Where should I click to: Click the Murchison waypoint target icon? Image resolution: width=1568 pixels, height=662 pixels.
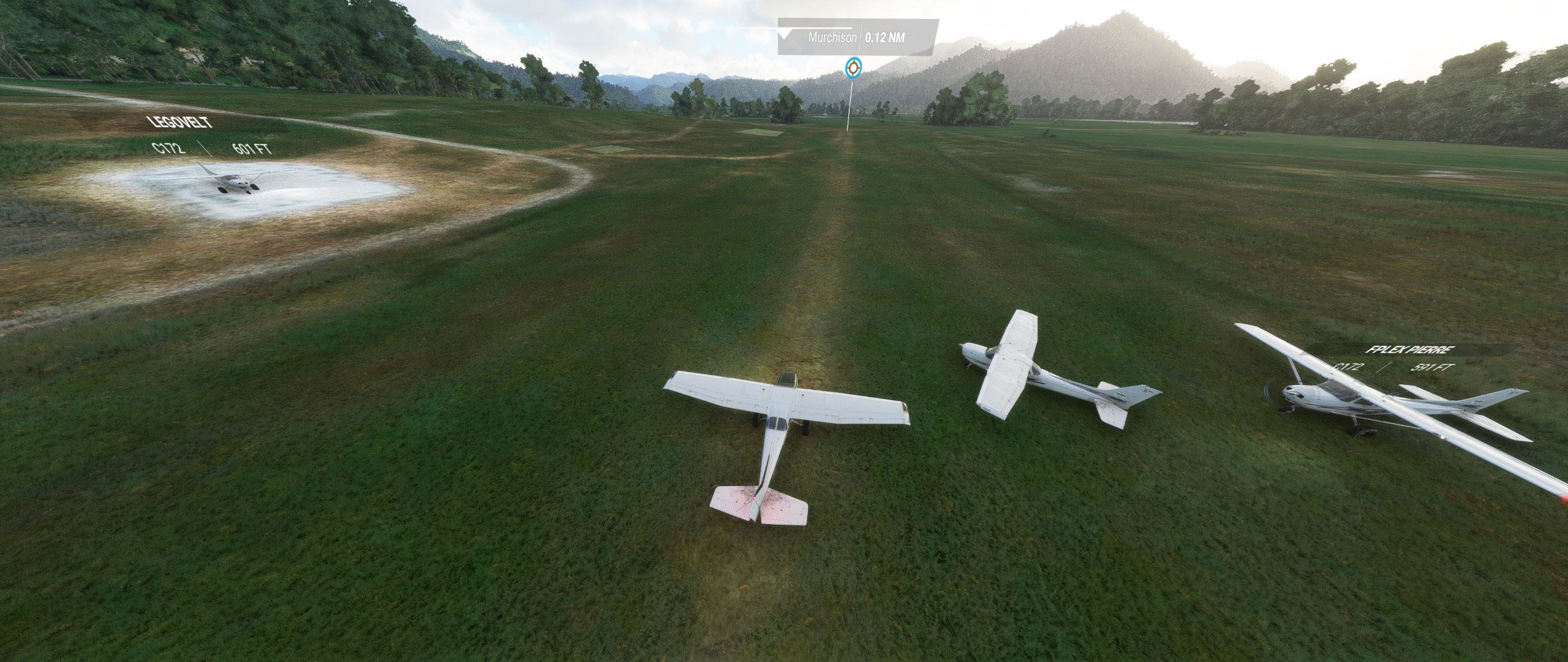click(x=851, y=68)
